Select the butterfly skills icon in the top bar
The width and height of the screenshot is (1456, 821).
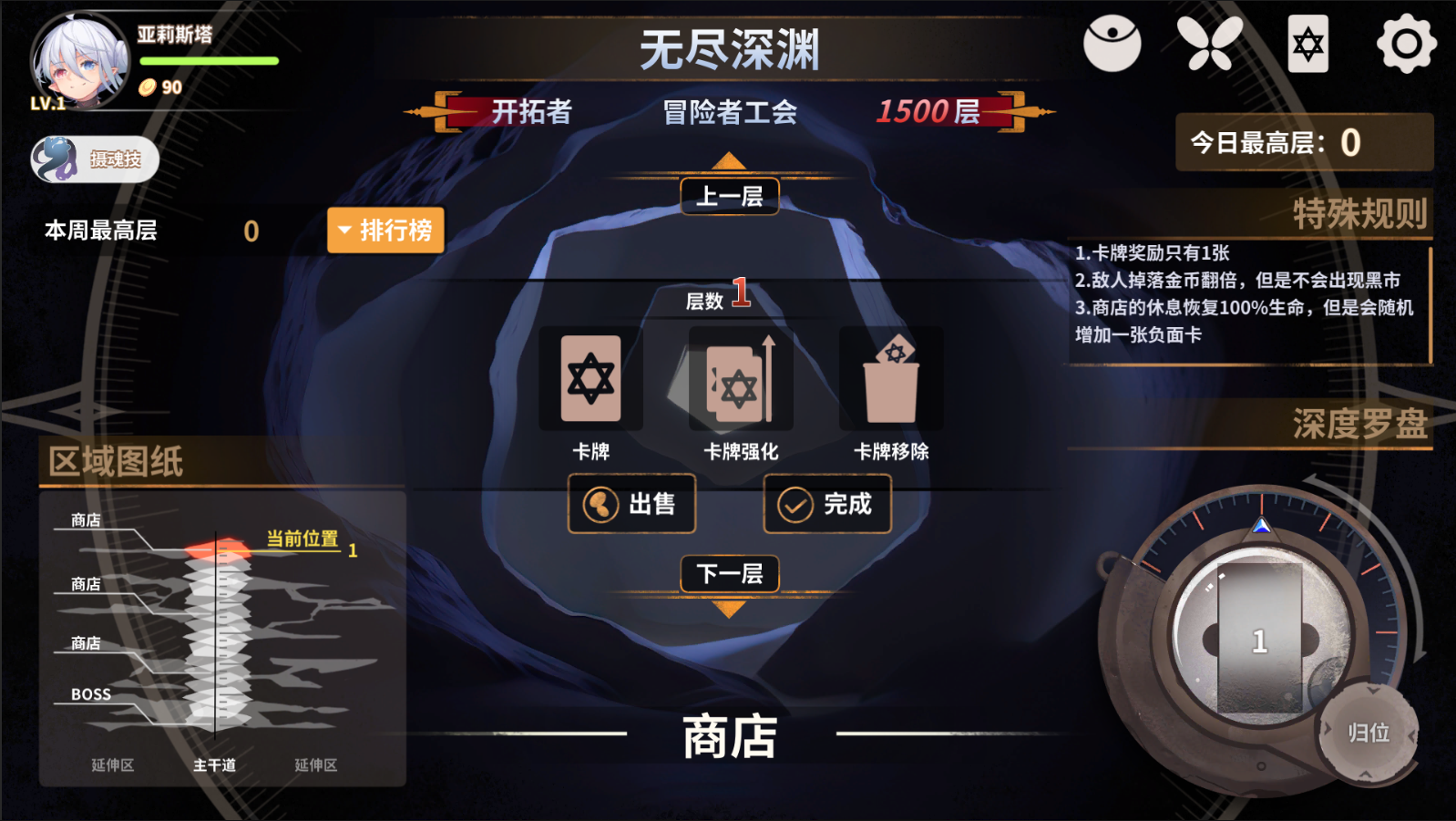tap(1209, 42)
